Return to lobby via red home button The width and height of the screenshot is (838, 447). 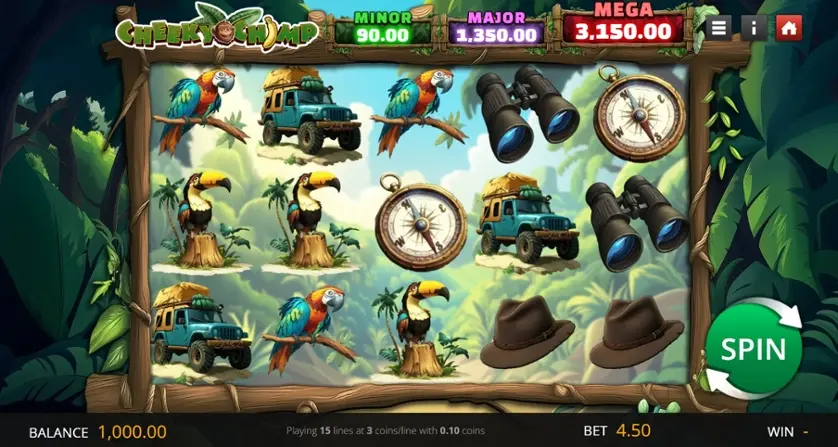click(789, 28)
